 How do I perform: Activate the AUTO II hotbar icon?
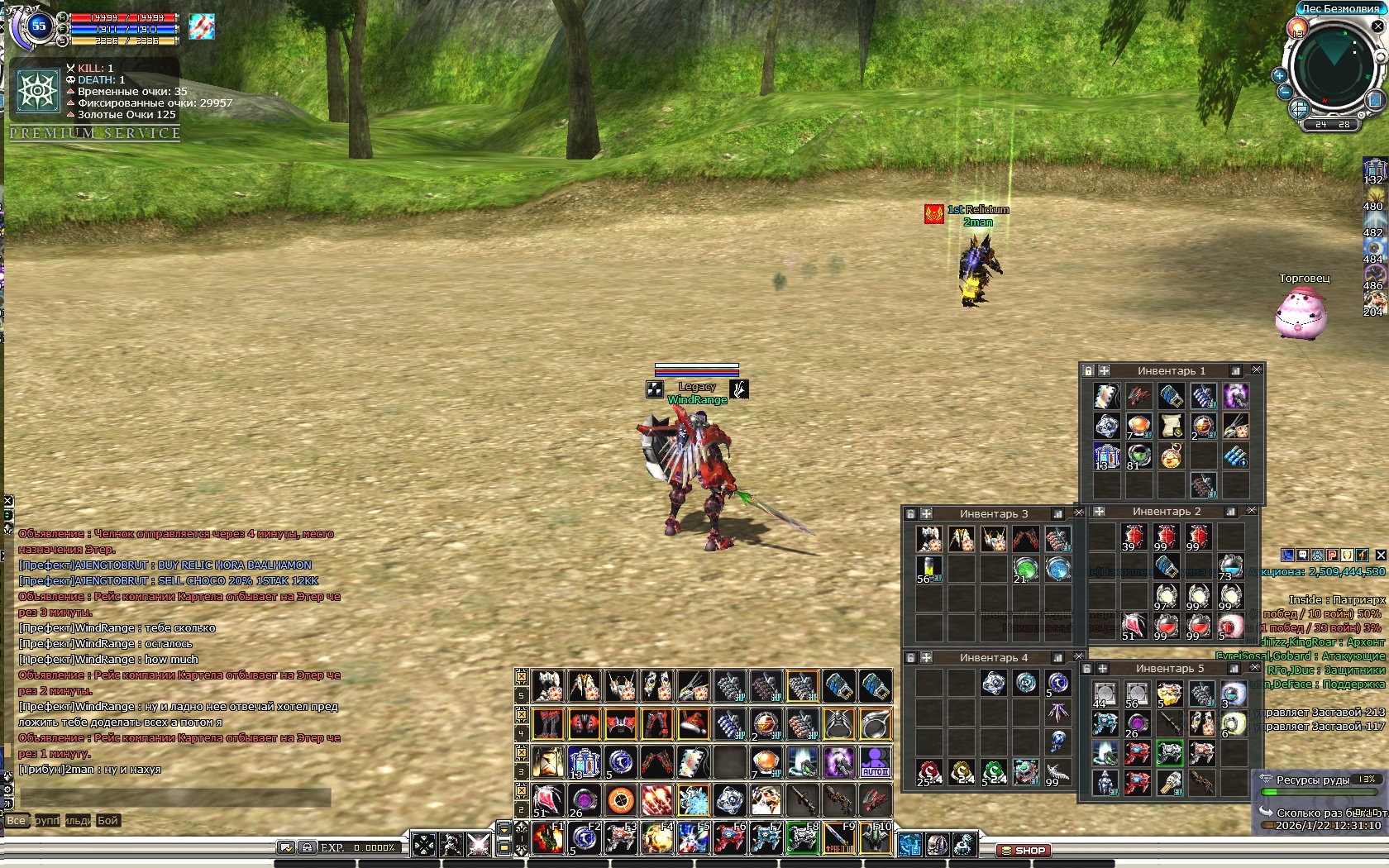click(x=875, y=761)
